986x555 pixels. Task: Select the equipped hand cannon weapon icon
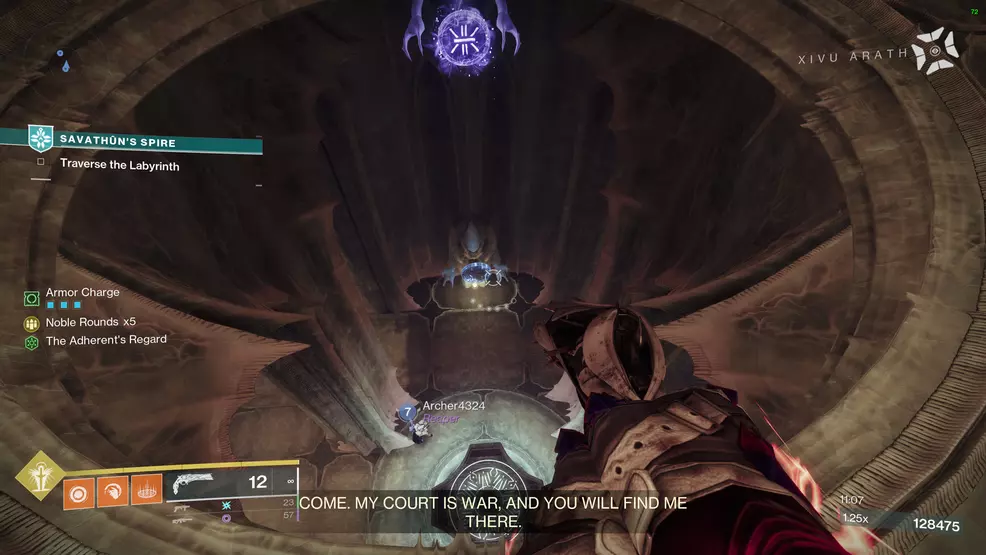coord(193,485)
